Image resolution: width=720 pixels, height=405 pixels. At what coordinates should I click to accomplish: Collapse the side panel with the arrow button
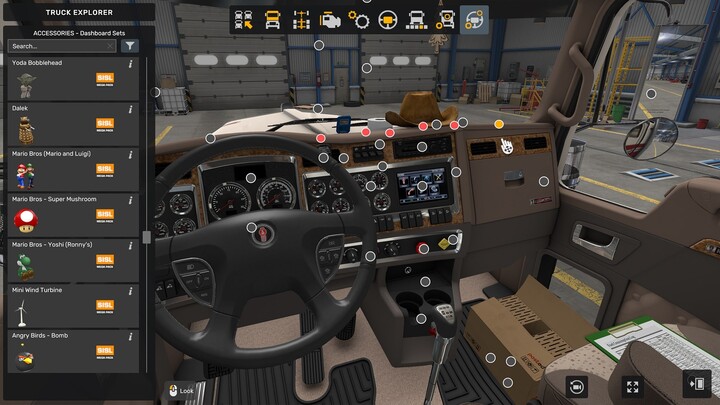click(x=696, y=384)
